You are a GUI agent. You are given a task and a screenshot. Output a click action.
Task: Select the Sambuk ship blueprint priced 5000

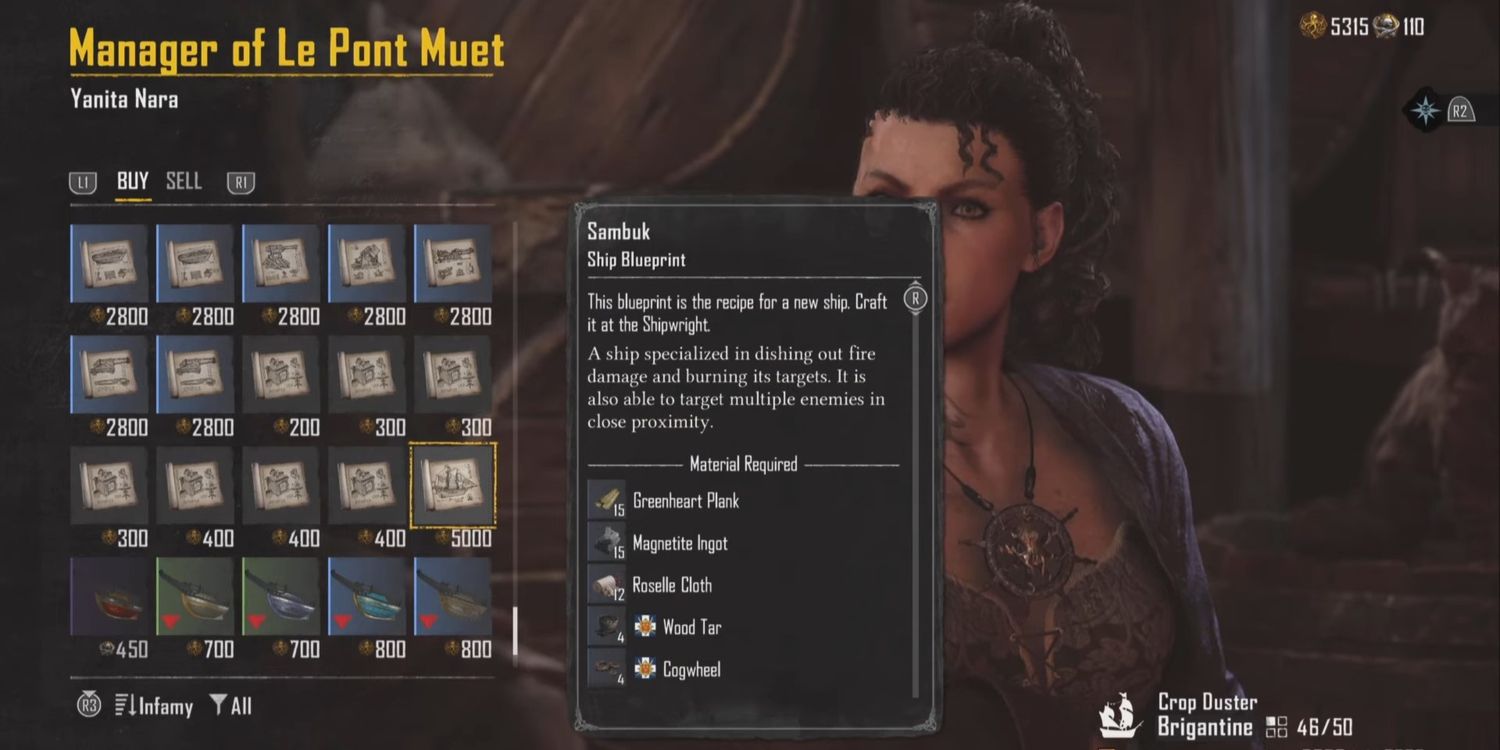[x=453, y=485]
